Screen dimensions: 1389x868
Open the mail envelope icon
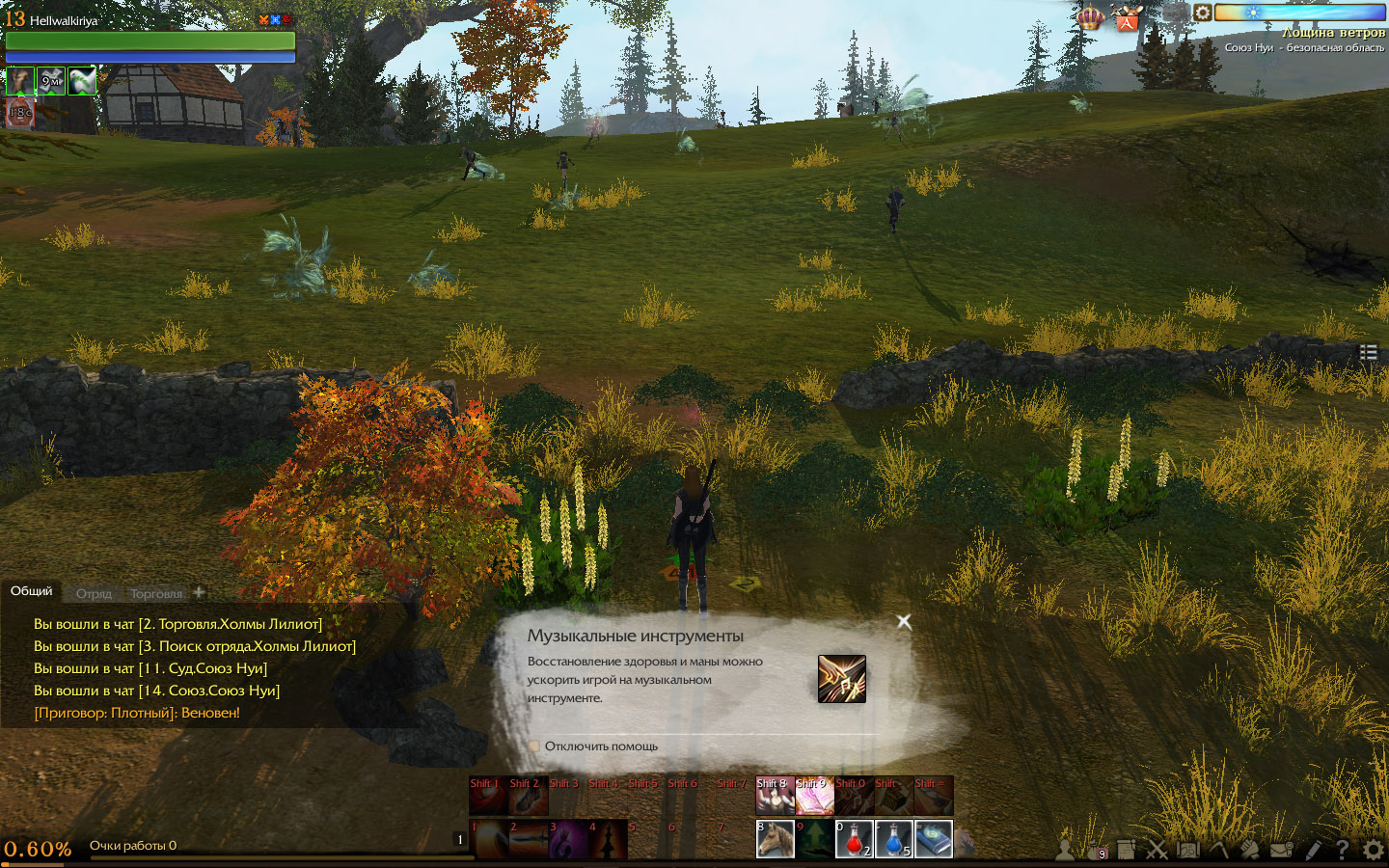click(1281, 850)
